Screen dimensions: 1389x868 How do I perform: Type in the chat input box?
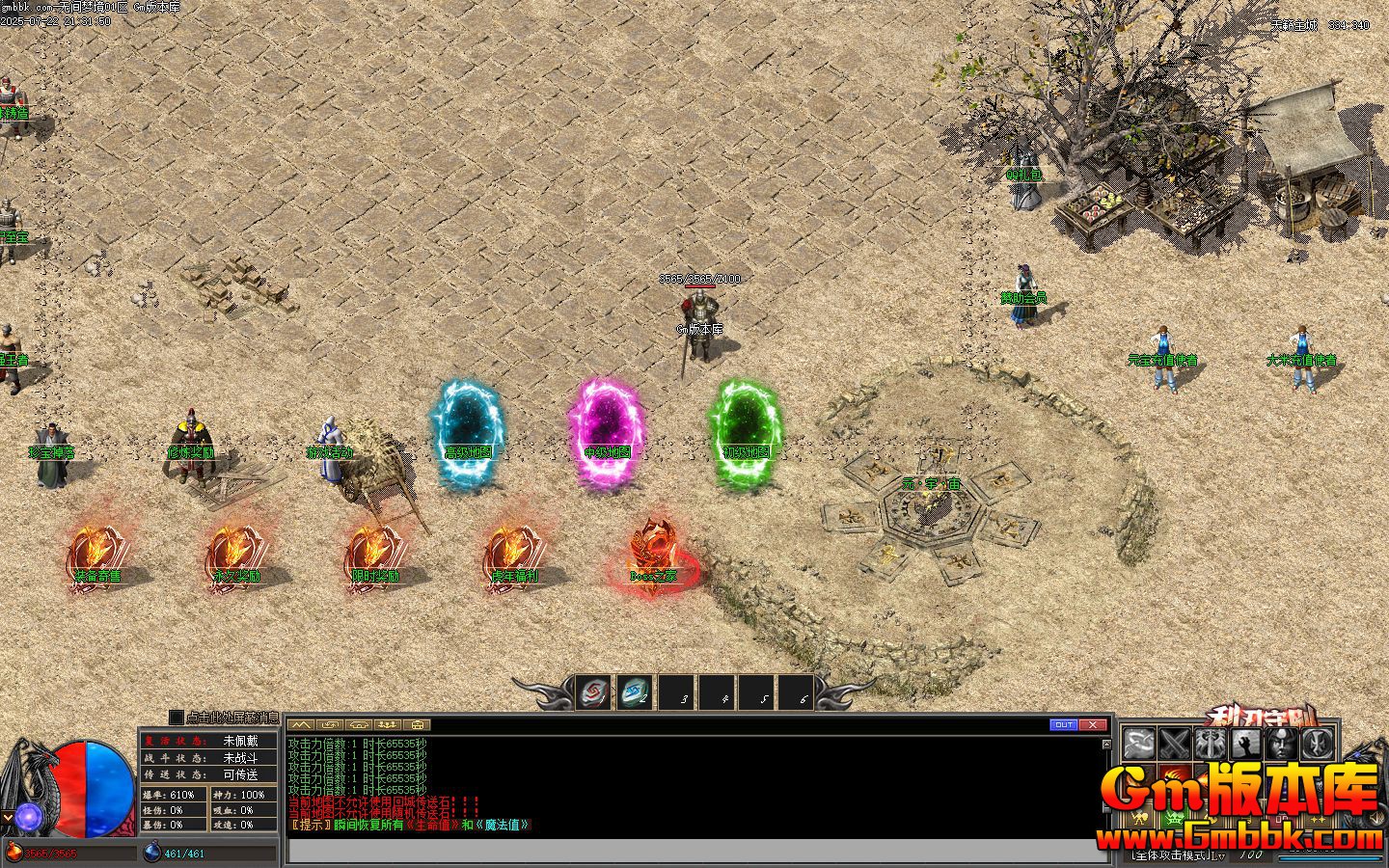coord(694,851)
